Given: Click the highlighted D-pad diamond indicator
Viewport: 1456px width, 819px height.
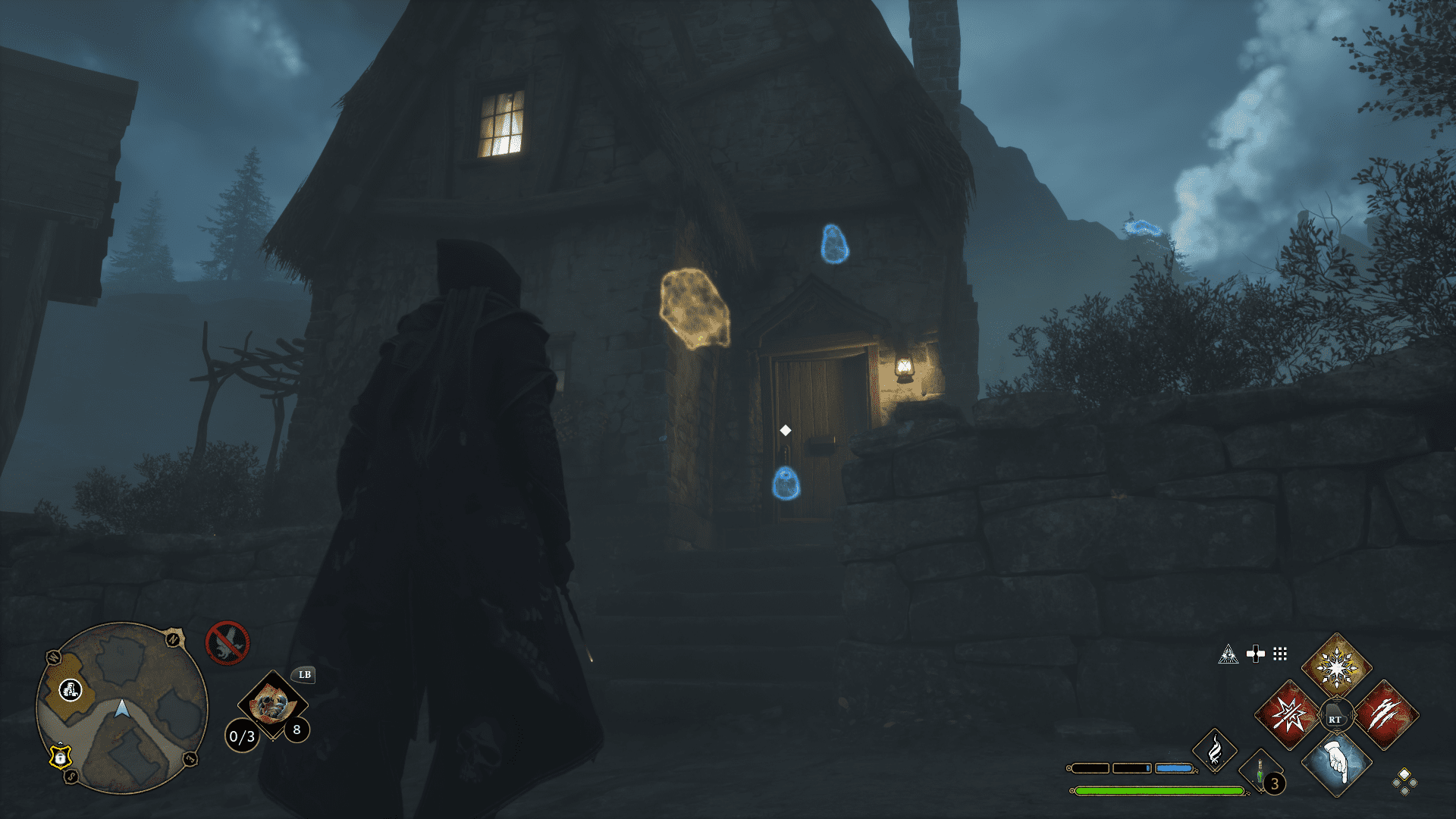Looking at the screenshot, I should 1404,775.
